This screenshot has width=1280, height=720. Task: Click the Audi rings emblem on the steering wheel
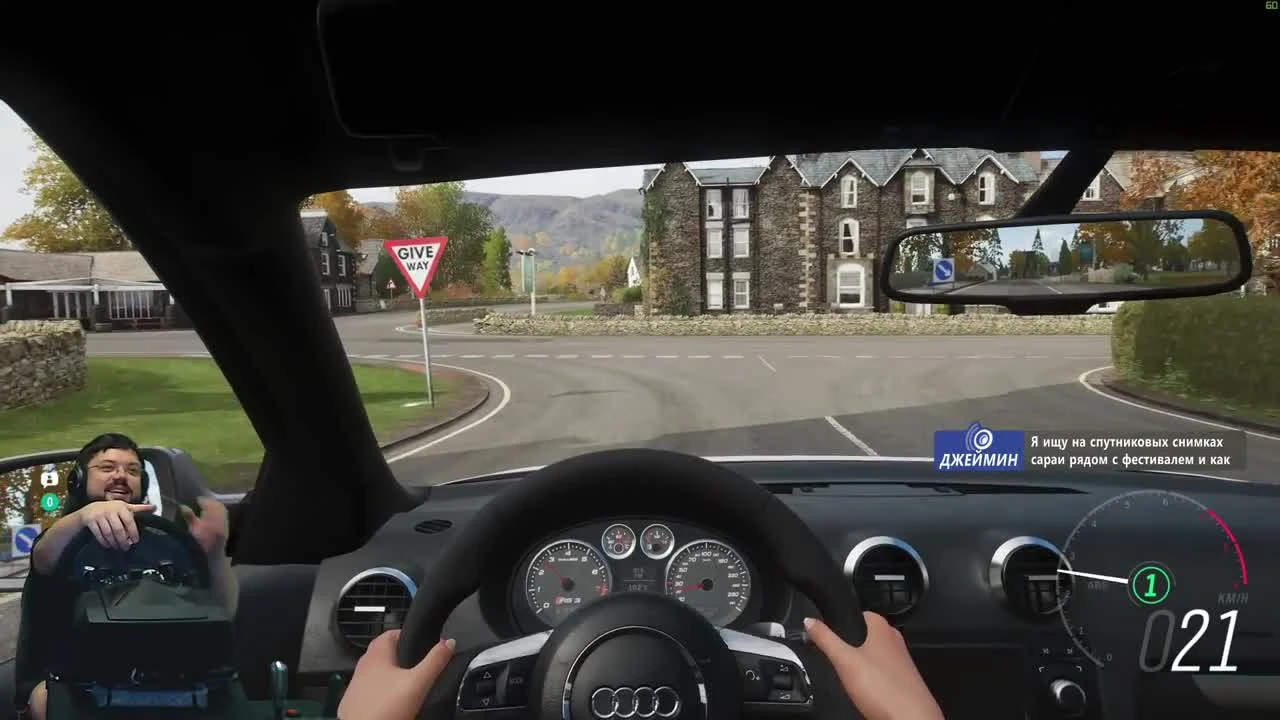pos(636,700)
